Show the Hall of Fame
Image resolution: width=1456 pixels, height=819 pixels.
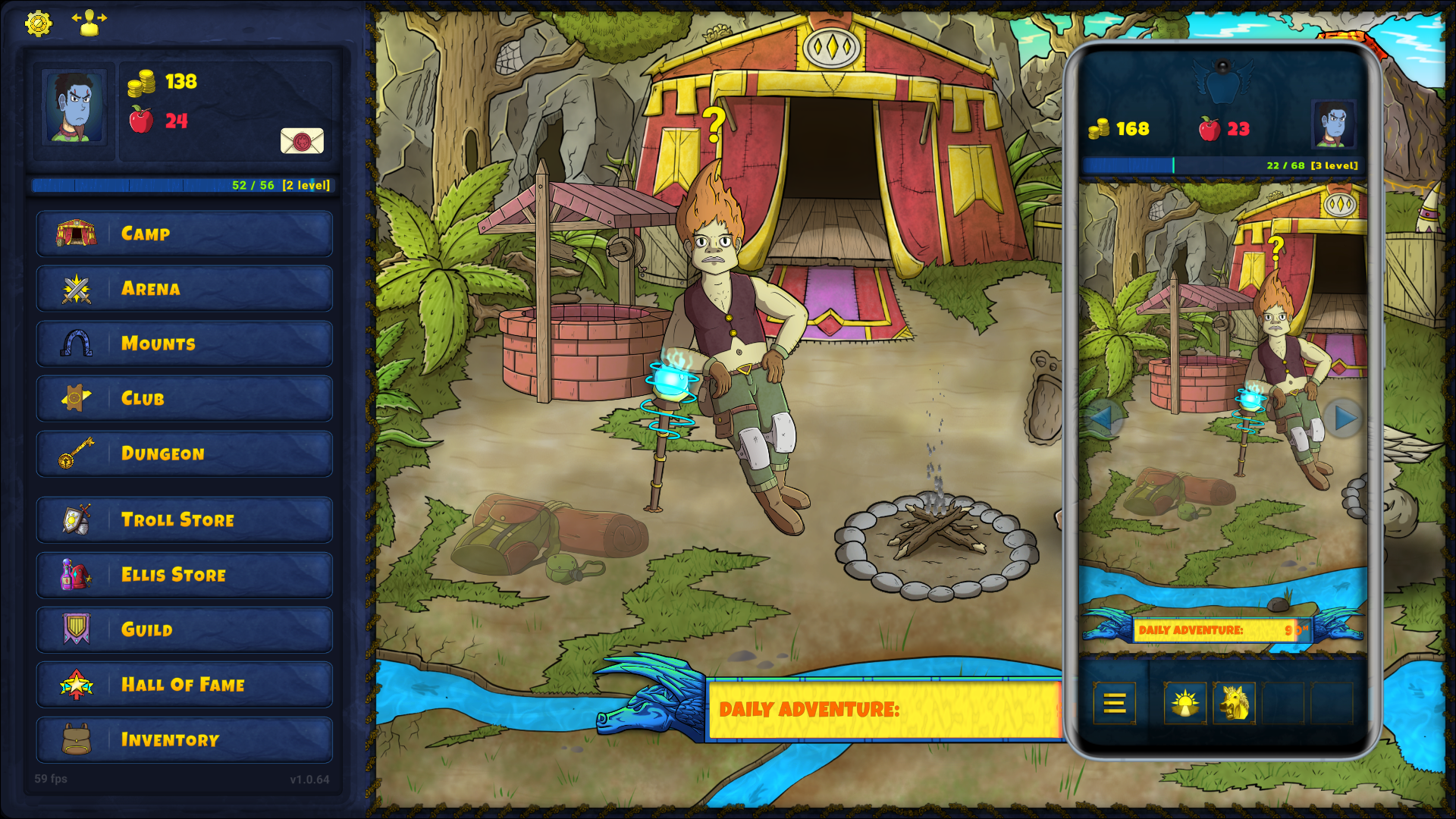pyautogui.click(x=184, y=685)
